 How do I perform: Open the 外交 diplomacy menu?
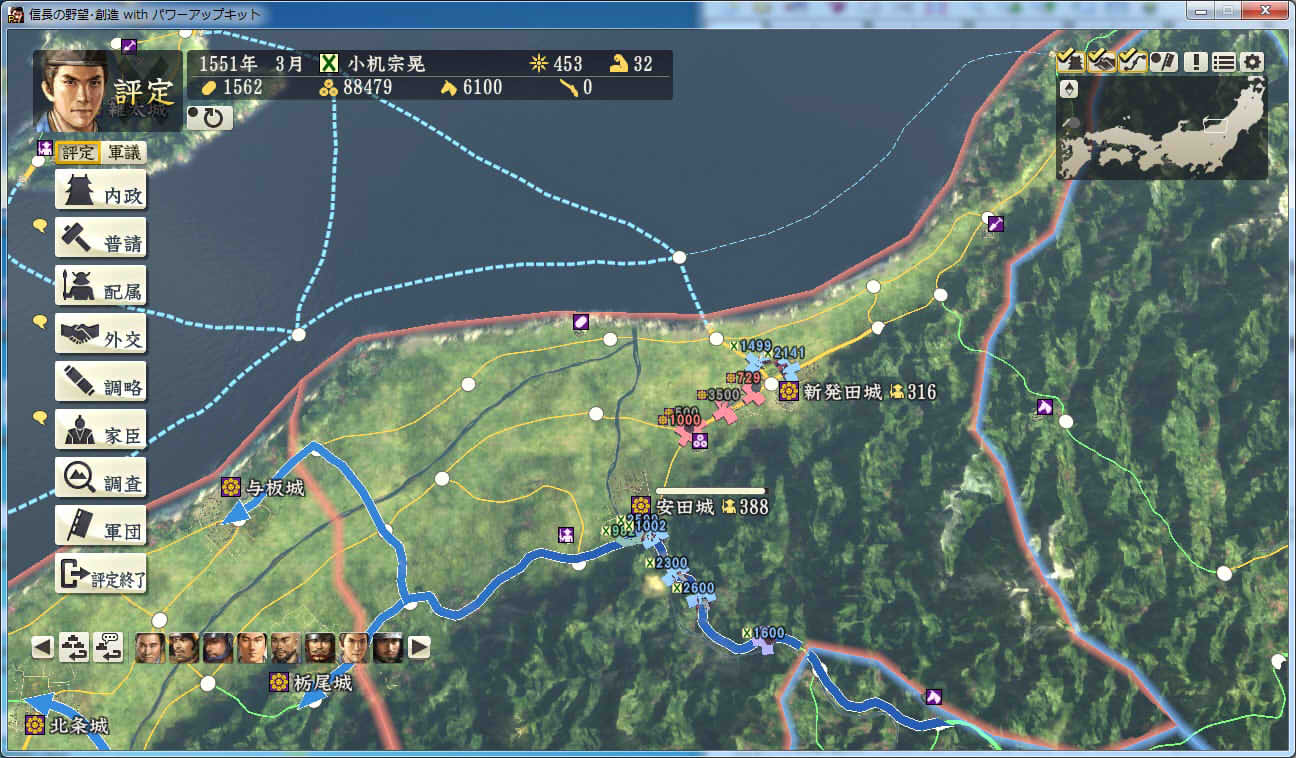101,337
